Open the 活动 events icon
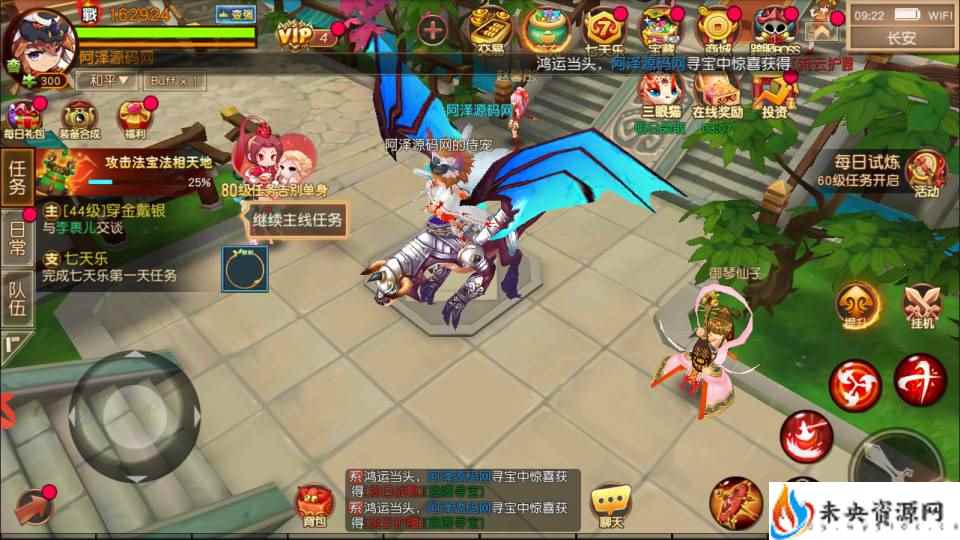 [927, 172]
